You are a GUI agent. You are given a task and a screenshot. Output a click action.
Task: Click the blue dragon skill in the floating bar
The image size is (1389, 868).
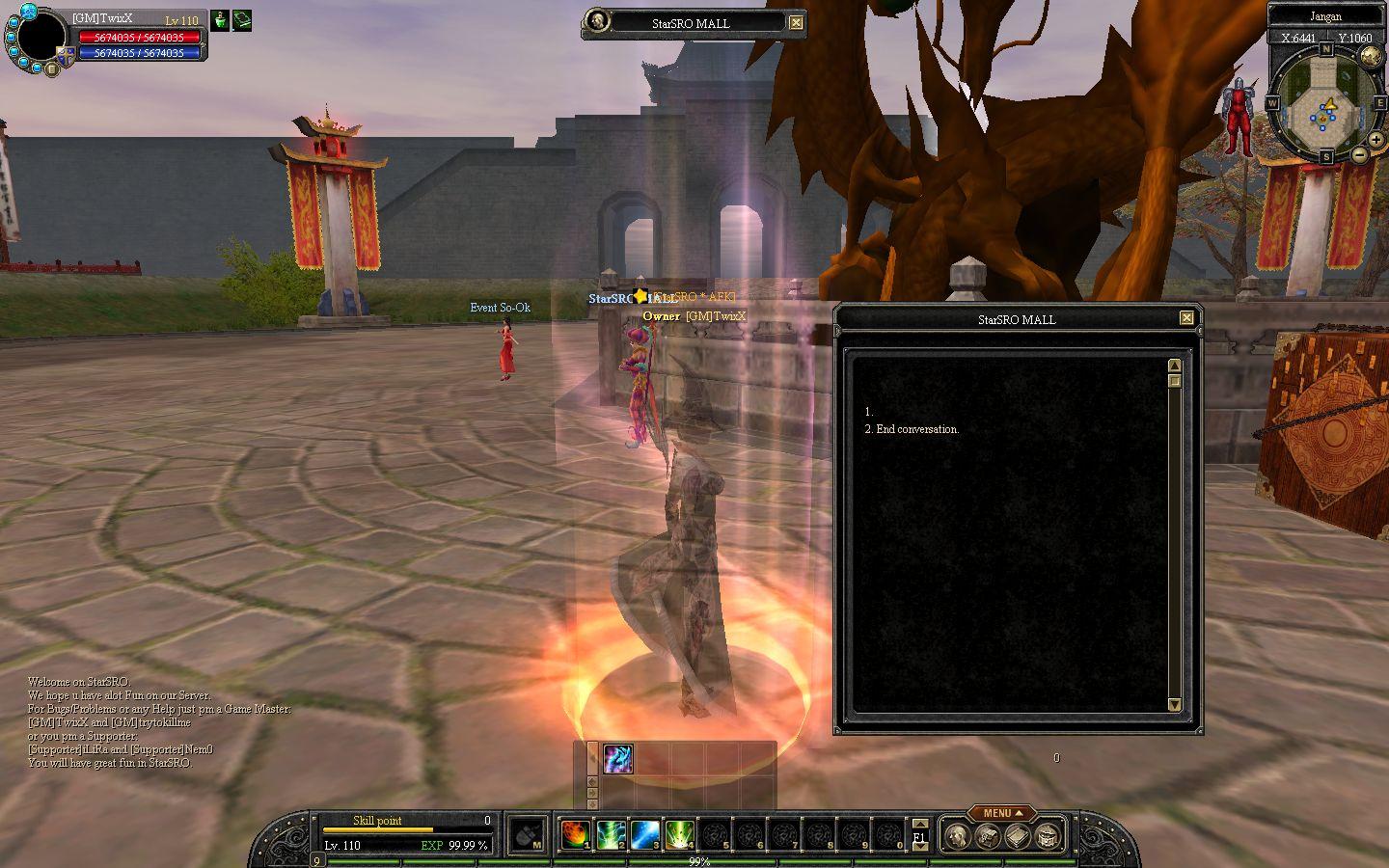click(x=617, y=759)
